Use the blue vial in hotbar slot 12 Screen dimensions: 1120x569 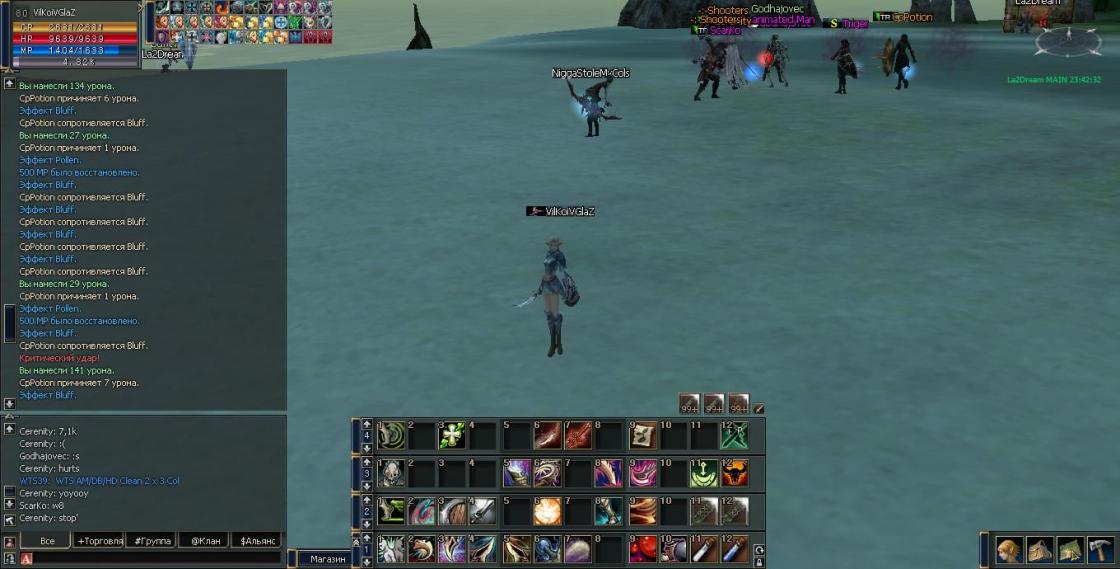(x=735, y=548)
